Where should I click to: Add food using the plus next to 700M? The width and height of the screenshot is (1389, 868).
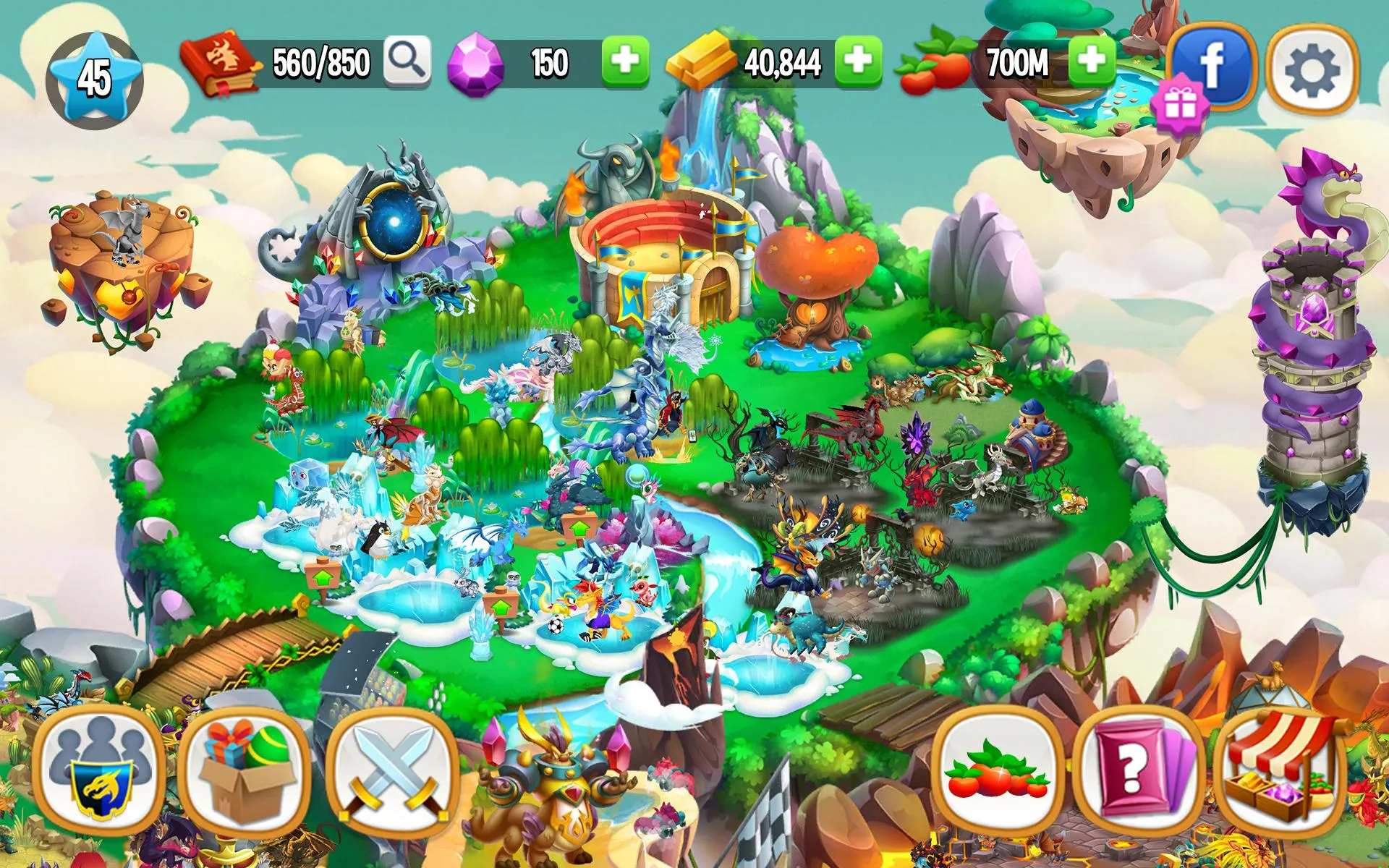1092,61
